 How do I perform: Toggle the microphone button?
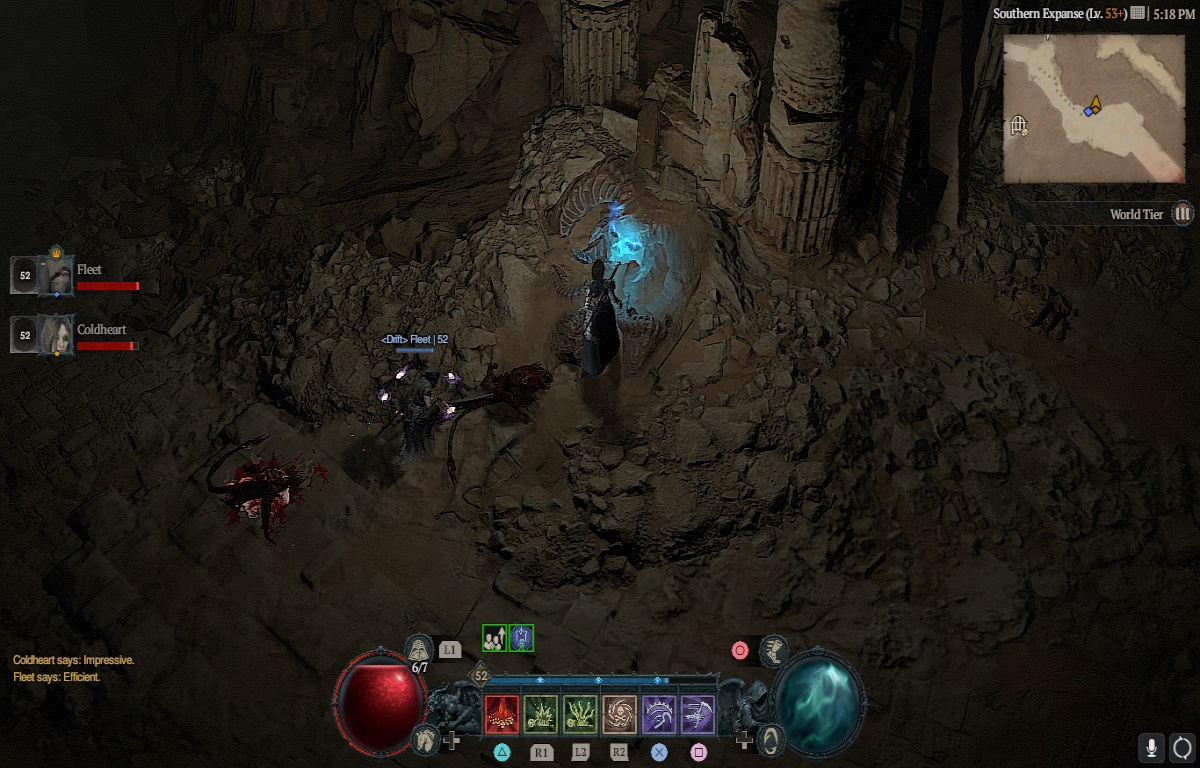[1152, 747]
